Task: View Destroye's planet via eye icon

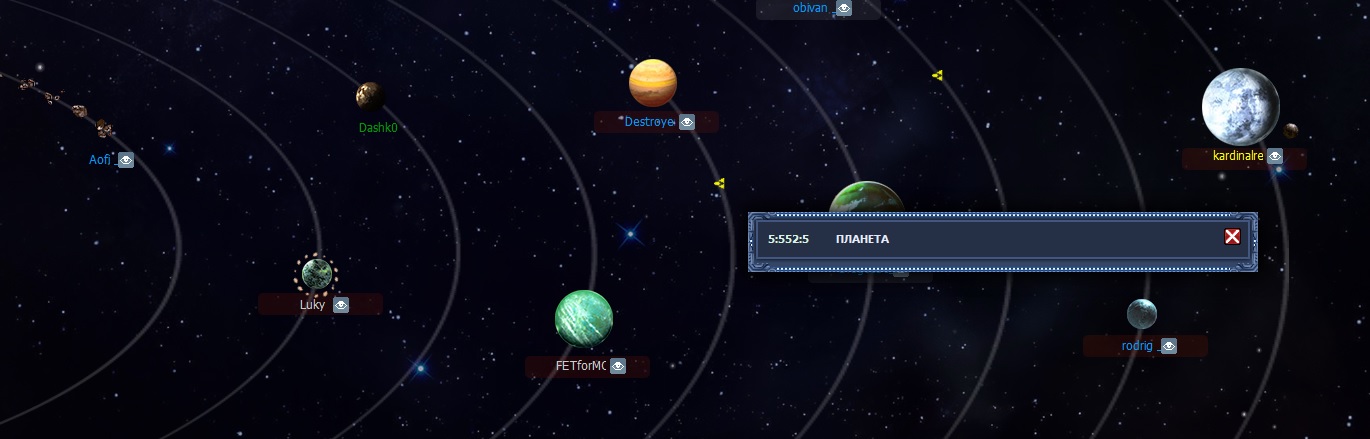Action: (x=687, y=123)
